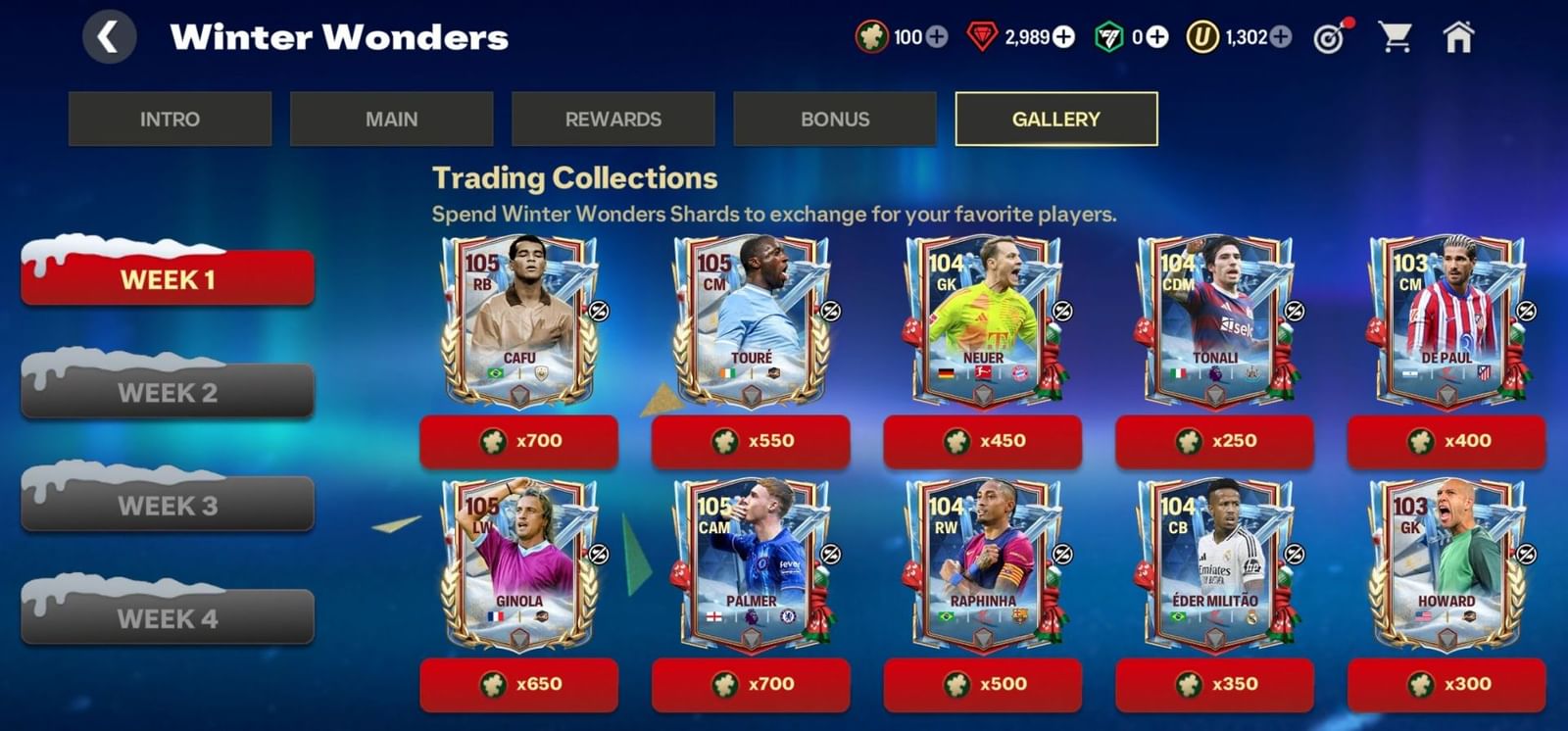The height and width of the screenshot is (731, 1568).
Task: Add gems using the plus next to 2,989
Action: click(1064, 37)
